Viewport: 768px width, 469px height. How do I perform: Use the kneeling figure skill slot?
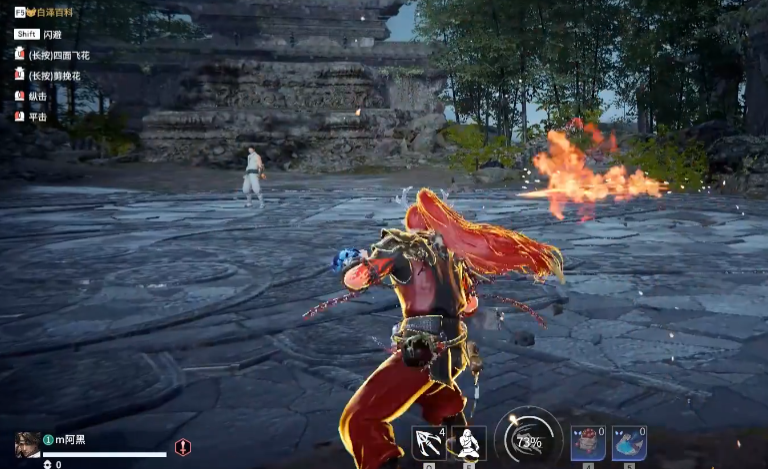[468, 443]
